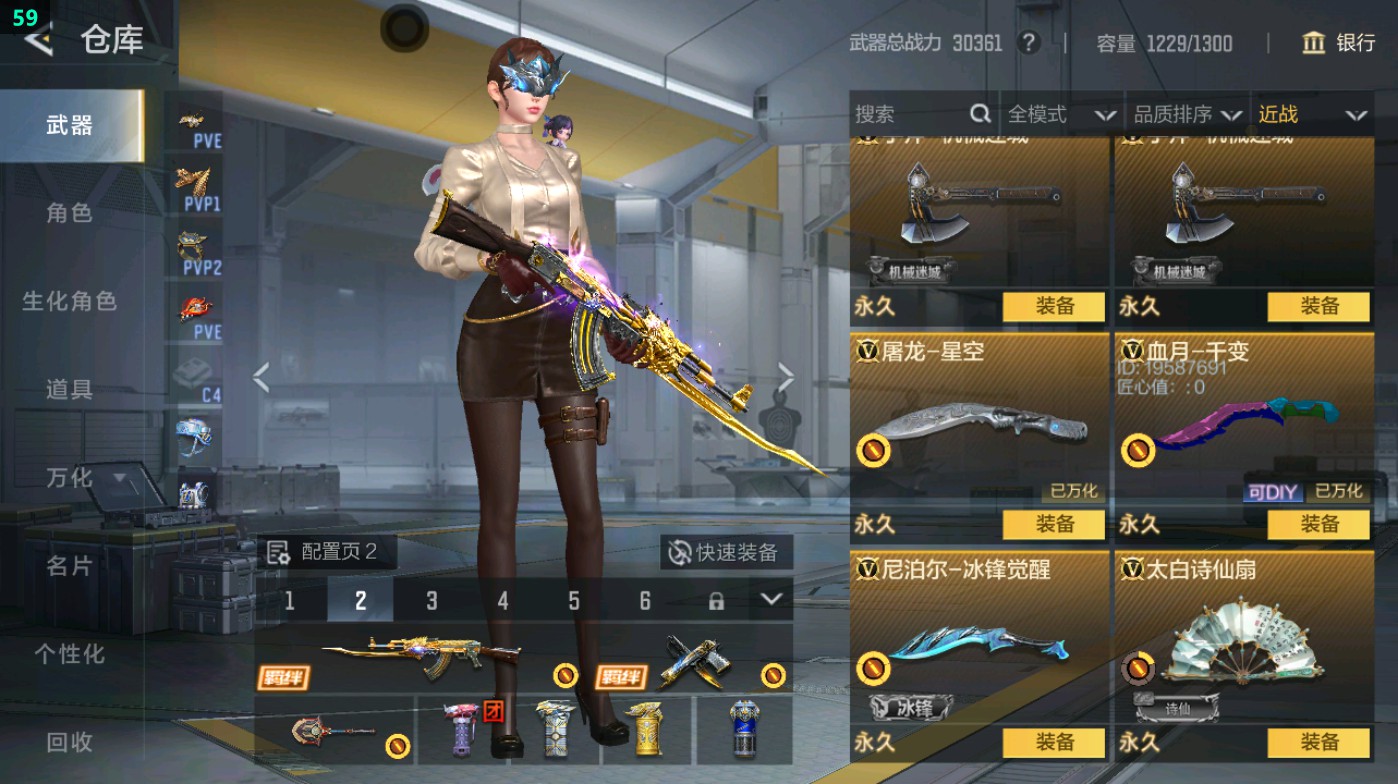1398x784 pixels.
Task: Open the 快速装备 quick equip feature
Action: point(728,551)
